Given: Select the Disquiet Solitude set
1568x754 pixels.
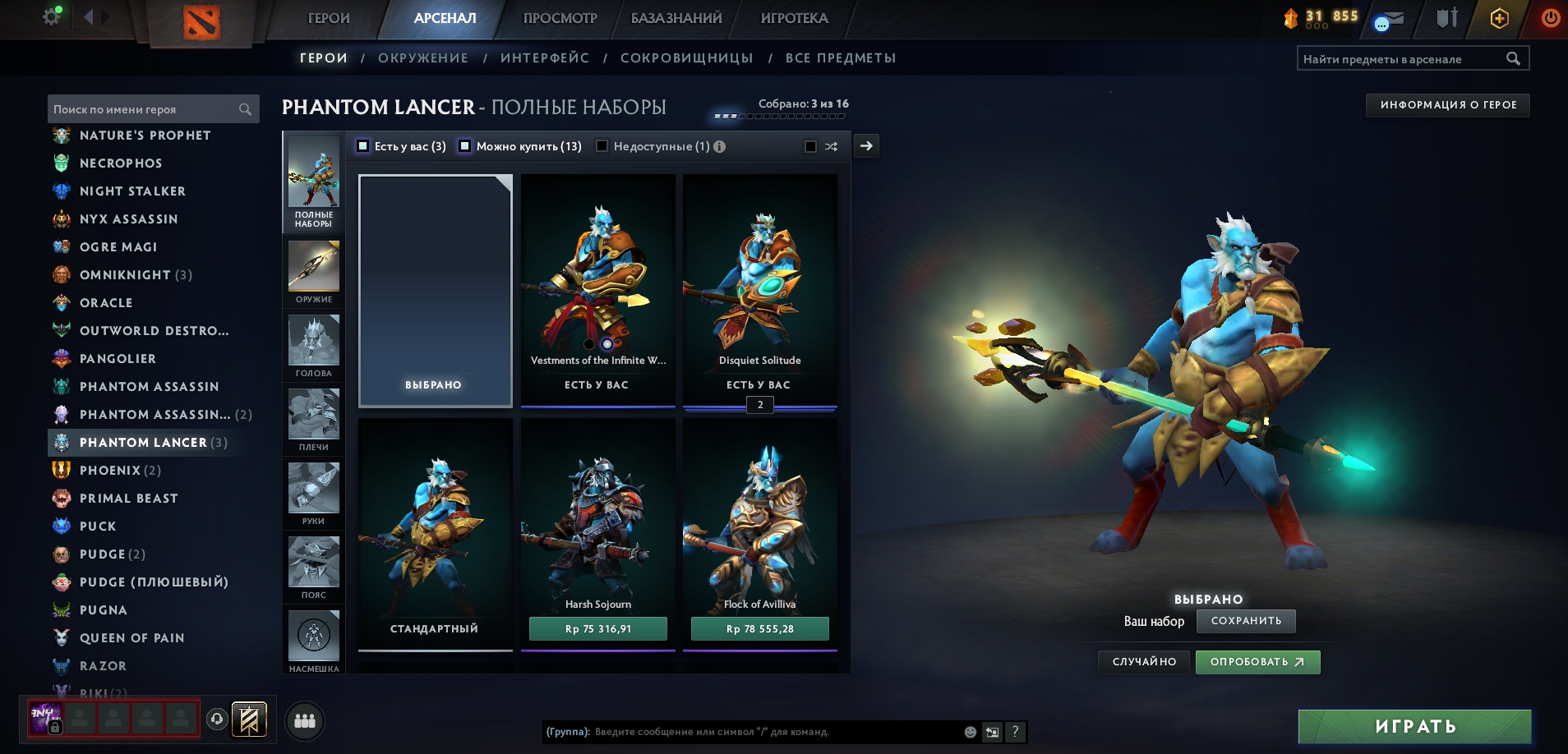Looking at the screenshot, I should click(x=759, y=287).
